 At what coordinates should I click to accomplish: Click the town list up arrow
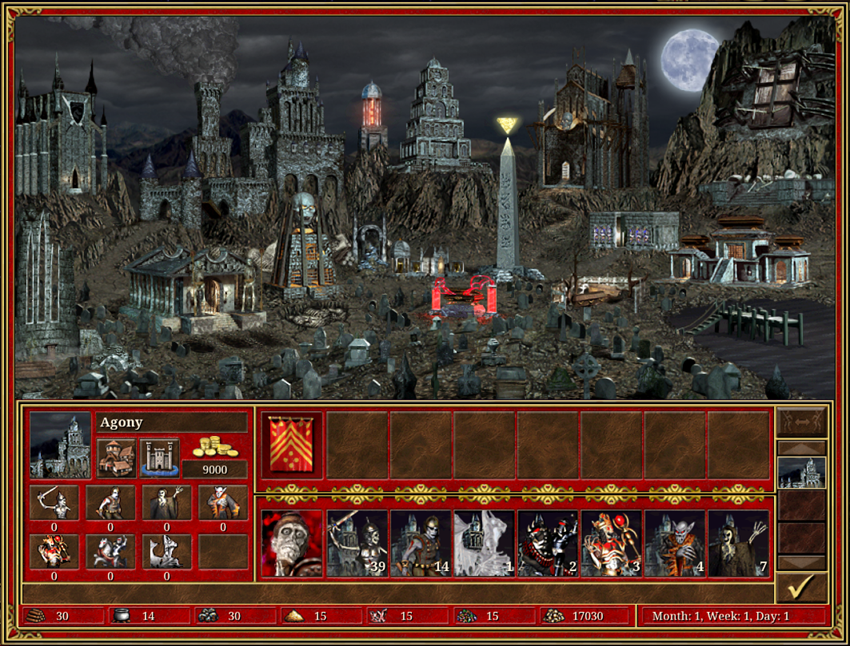[x=801, y=448]
